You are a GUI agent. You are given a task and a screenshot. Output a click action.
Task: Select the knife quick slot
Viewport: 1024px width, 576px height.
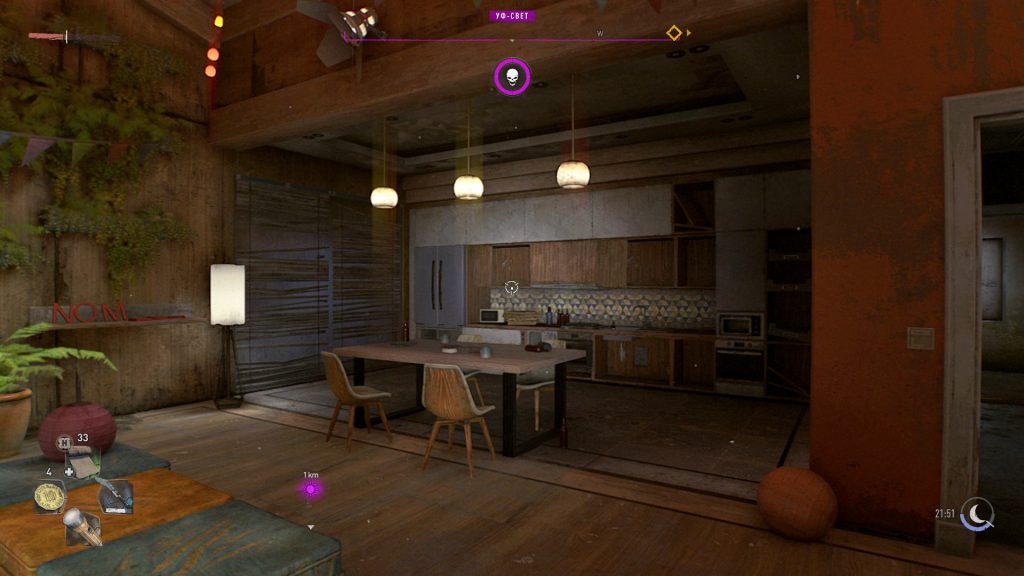[114, 494]
